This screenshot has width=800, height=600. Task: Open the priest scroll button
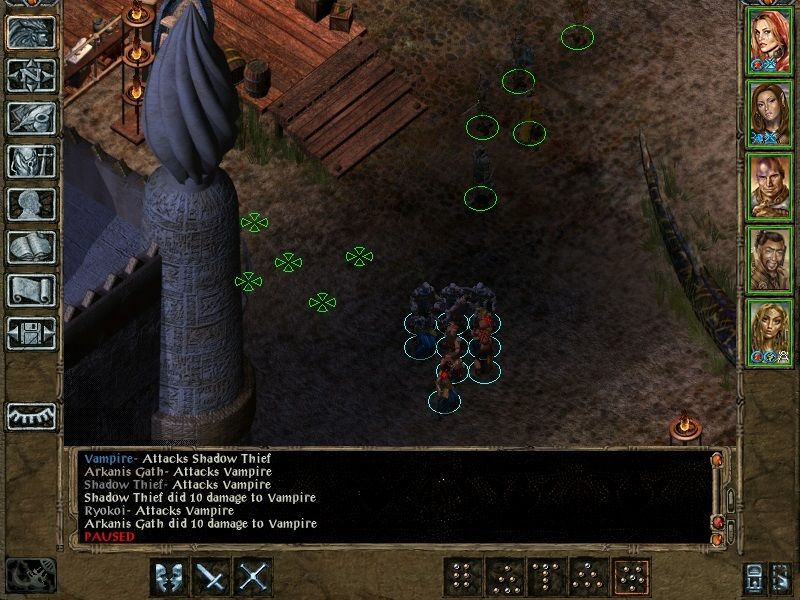click(32, 290)
